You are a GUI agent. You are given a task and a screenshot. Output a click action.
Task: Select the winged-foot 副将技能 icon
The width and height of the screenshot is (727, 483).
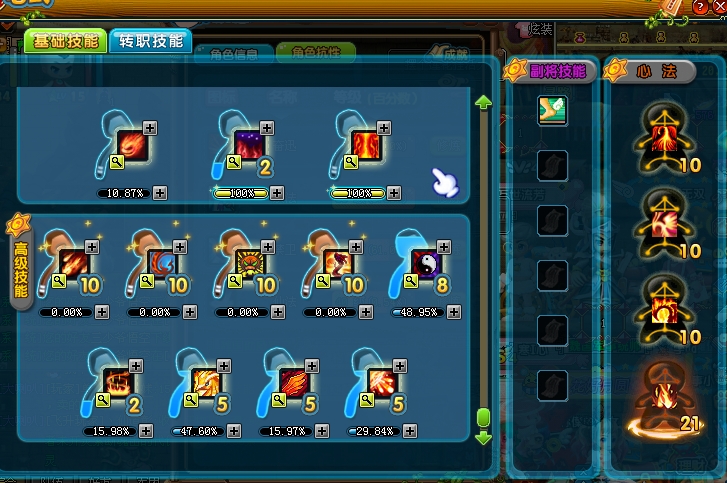pyautogui.click(x=552, y=110)
